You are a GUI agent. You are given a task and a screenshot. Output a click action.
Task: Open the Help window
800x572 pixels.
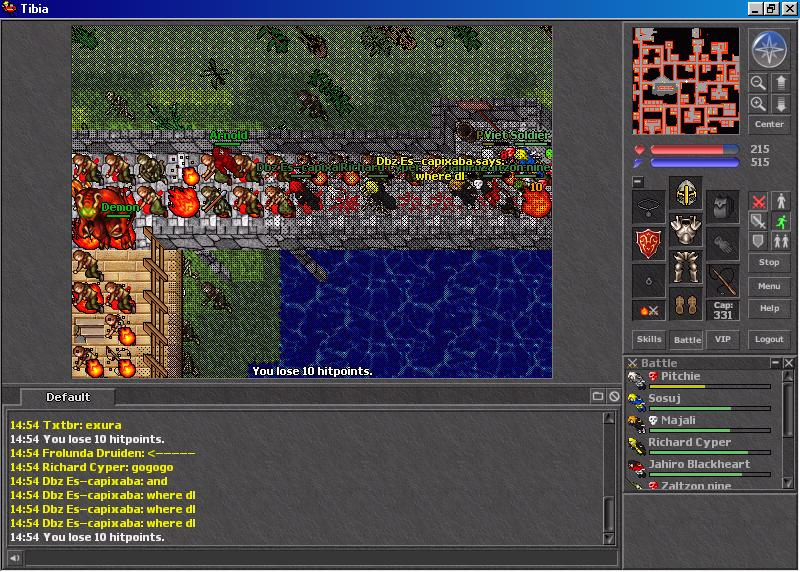pos(769,308)
